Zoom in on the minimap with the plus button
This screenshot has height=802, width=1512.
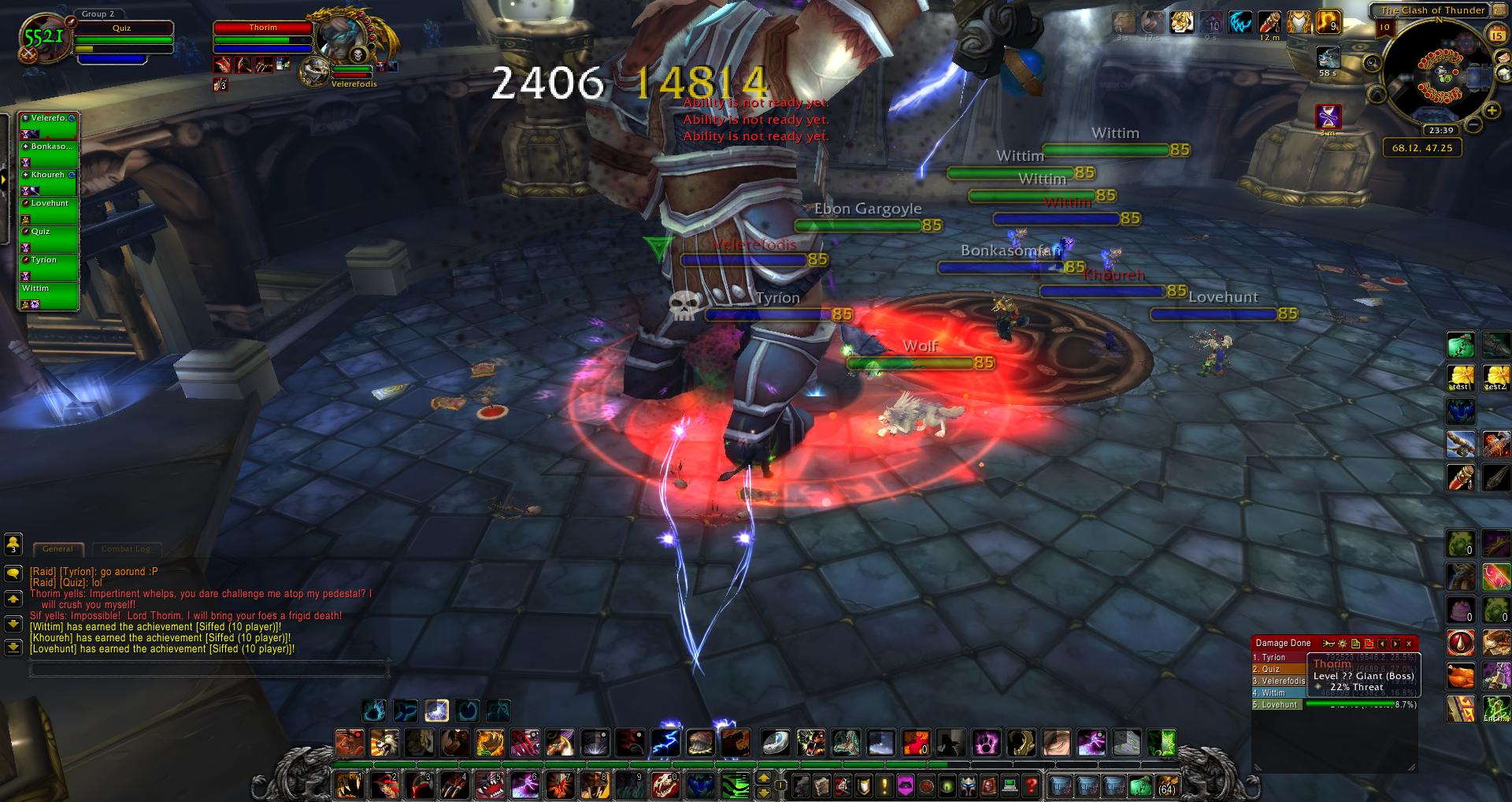coord(1492,110)
